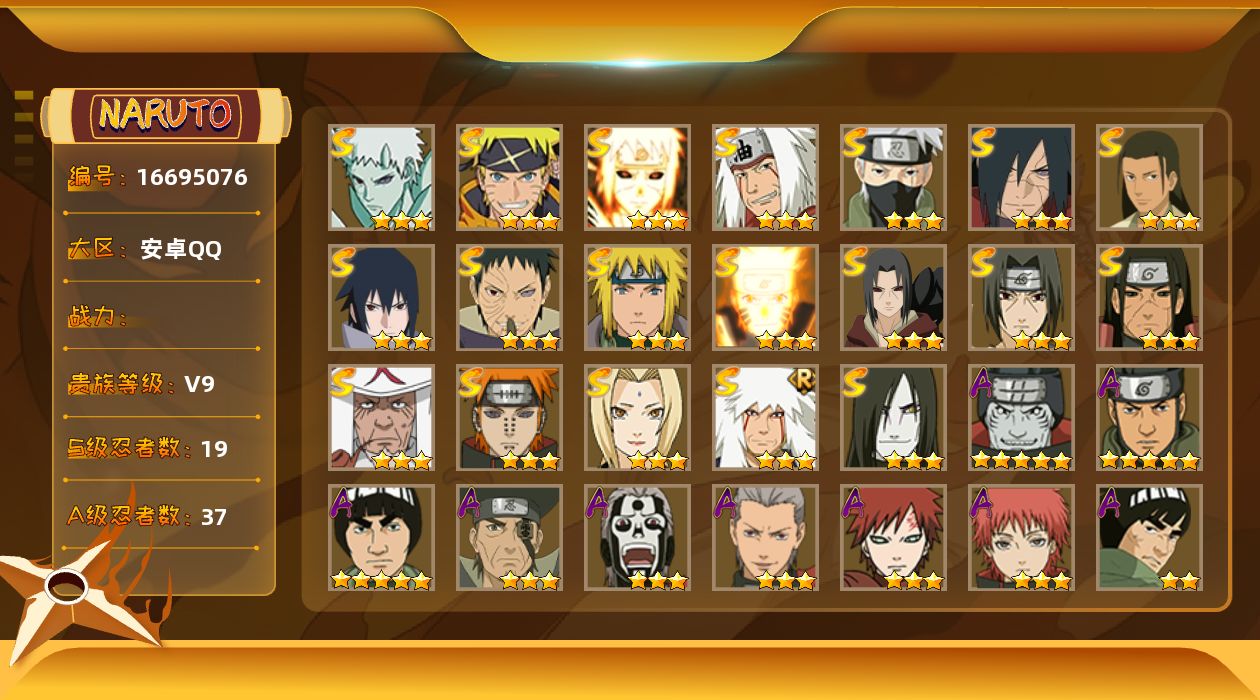Pick the blond Minato Namikaze card
1260x700 pixels.
point(637,297)
